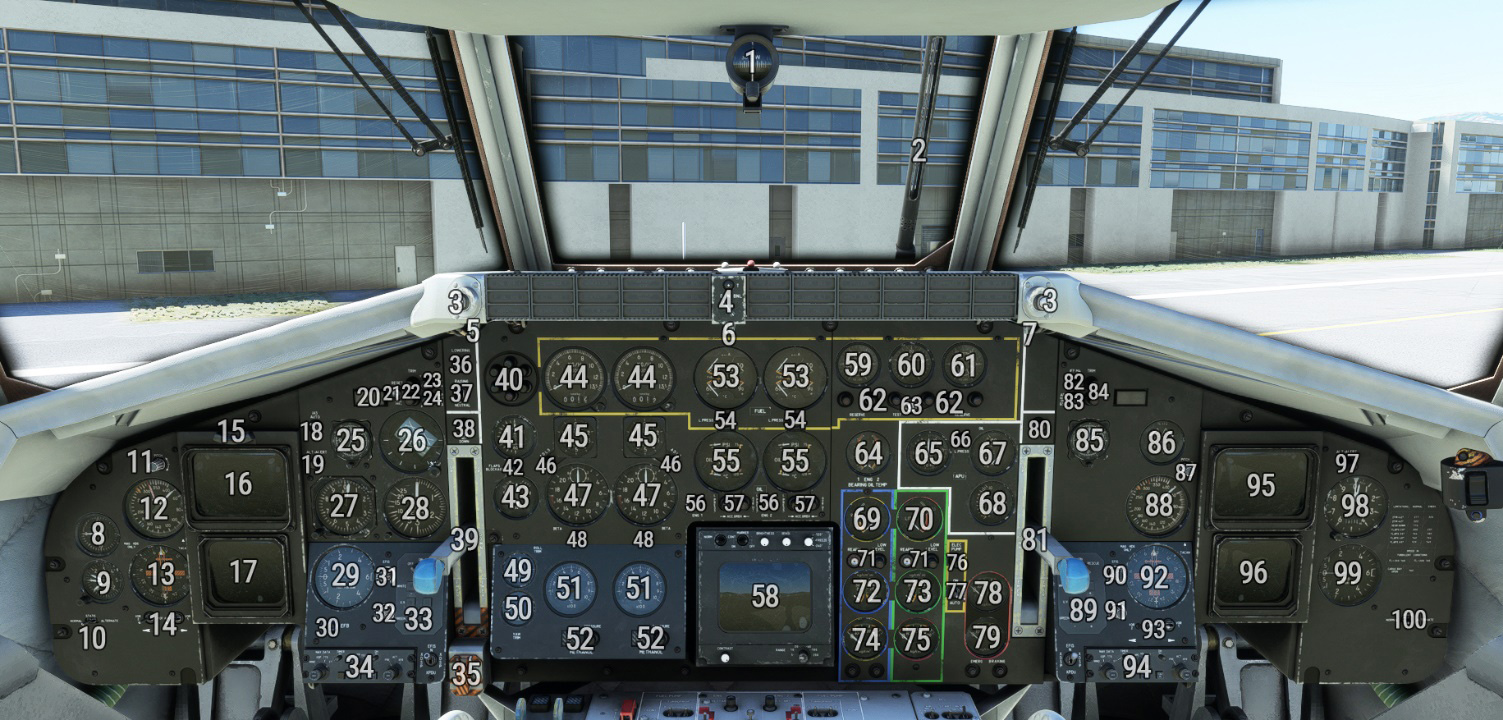Click the orange striped handle numbered 35

tap(466, 674)
